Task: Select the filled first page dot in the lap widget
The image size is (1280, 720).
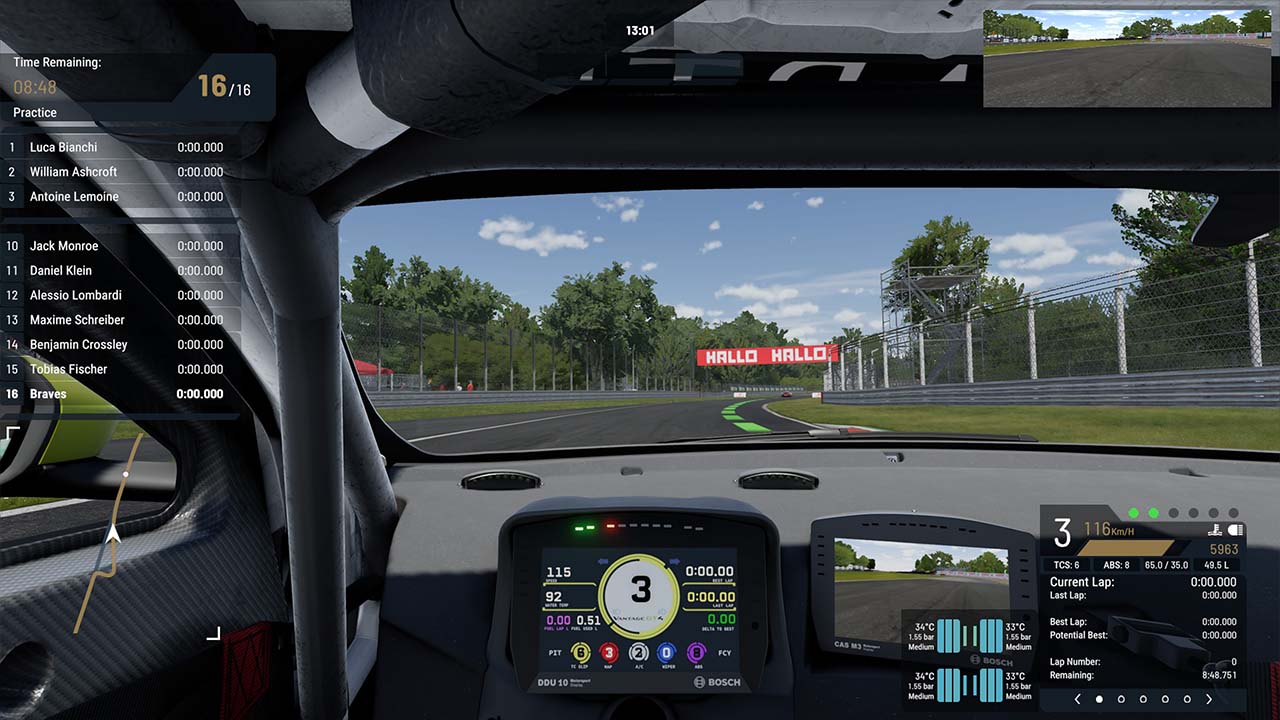Action: point(1099,699)
